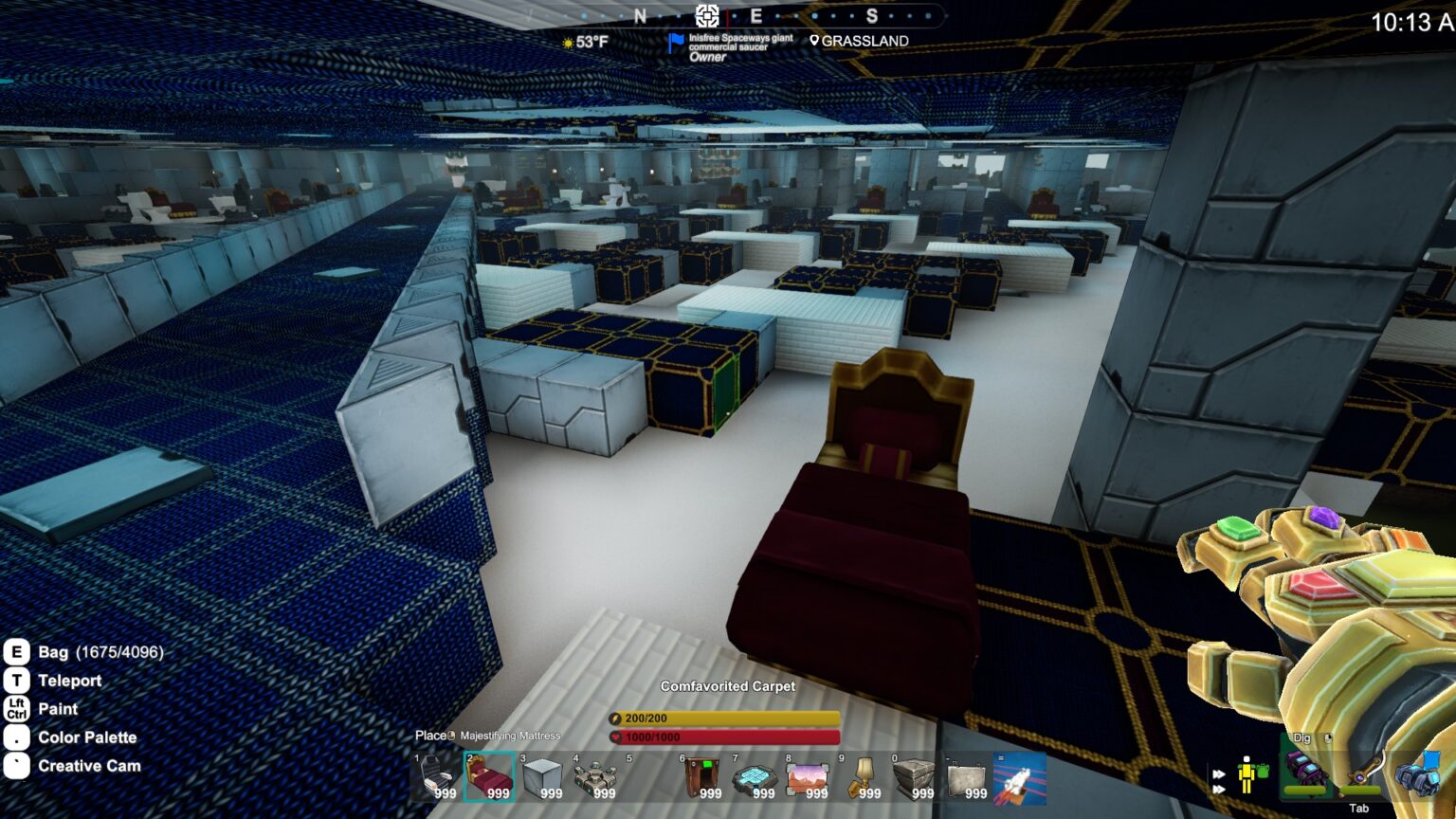
Task: Select the chair hotbar slot
Action: point(436,777)
